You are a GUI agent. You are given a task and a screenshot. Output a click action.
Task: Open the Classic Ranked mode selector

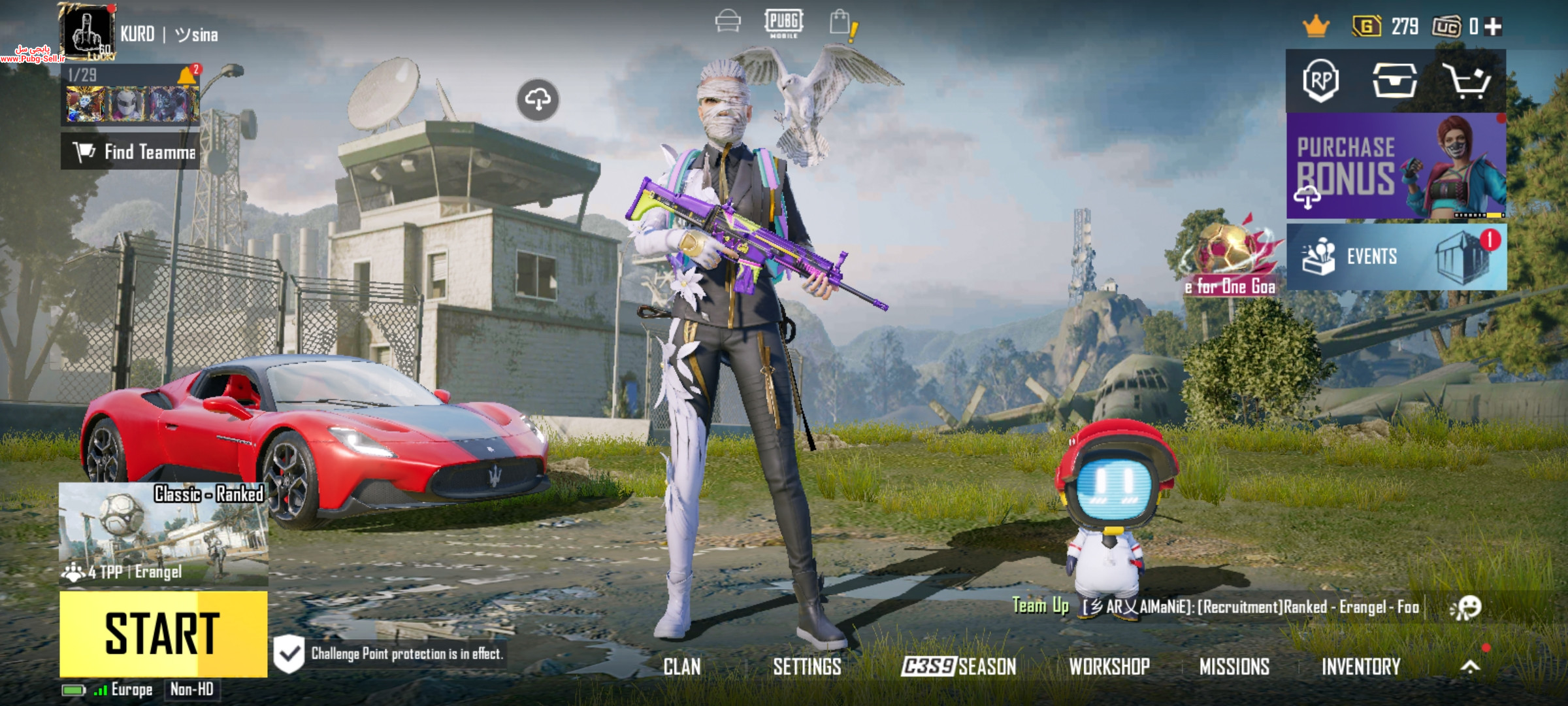pyautogui.click(x=163, y=534)
